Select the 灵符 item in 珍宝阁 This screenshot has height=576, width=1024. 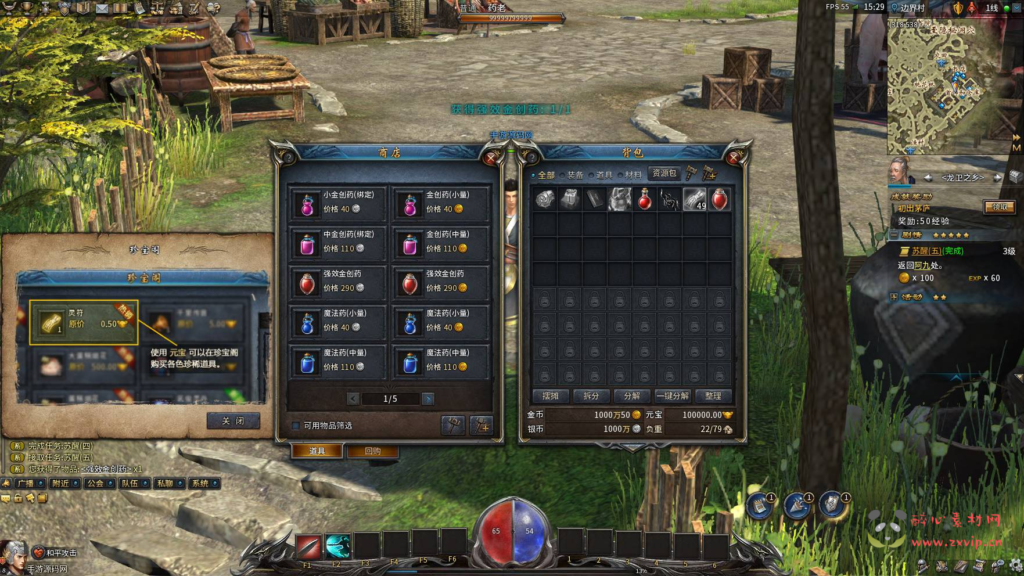[83, 321]
